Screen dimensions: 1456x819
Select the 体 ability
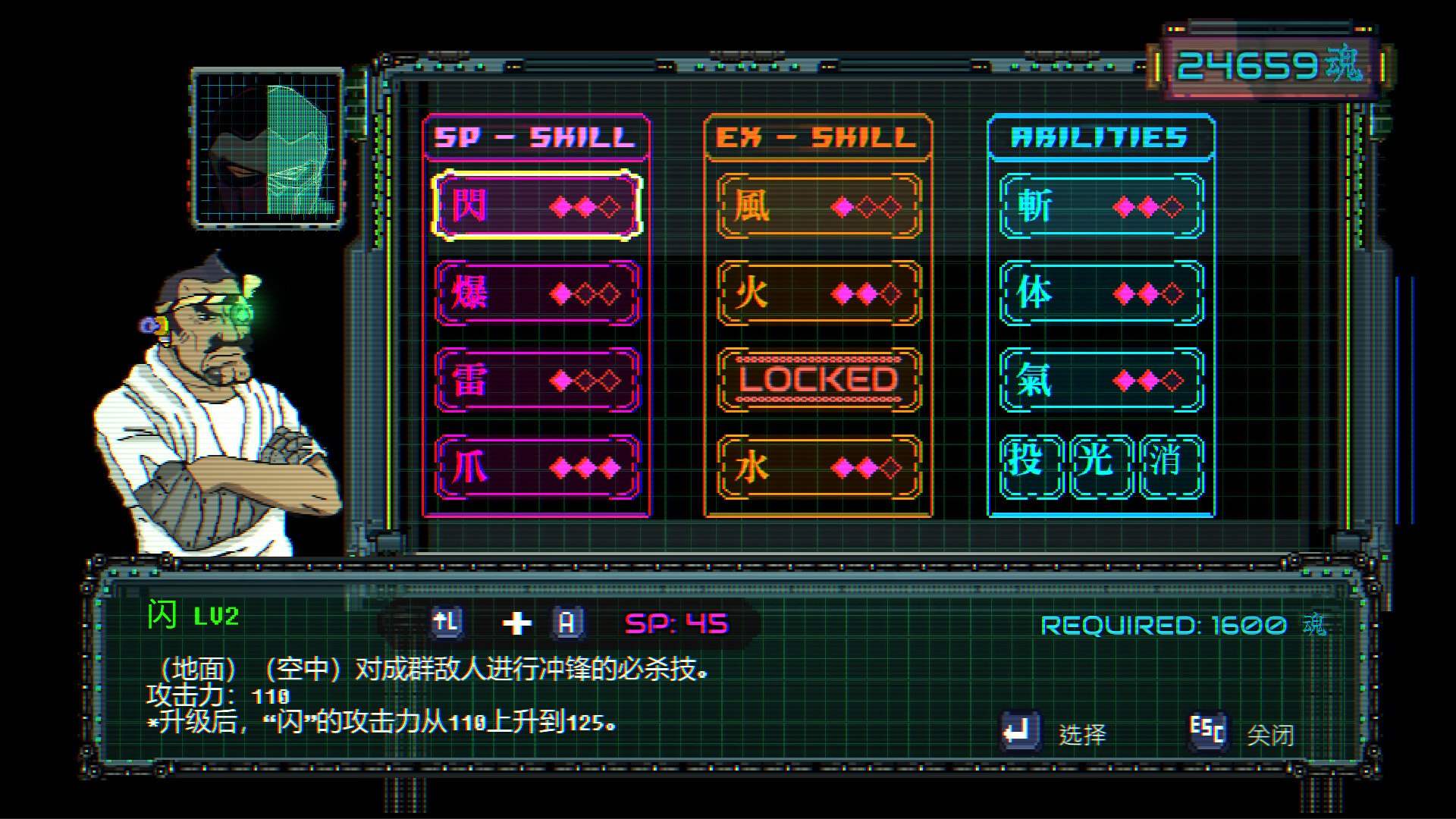coord(1098,294)
